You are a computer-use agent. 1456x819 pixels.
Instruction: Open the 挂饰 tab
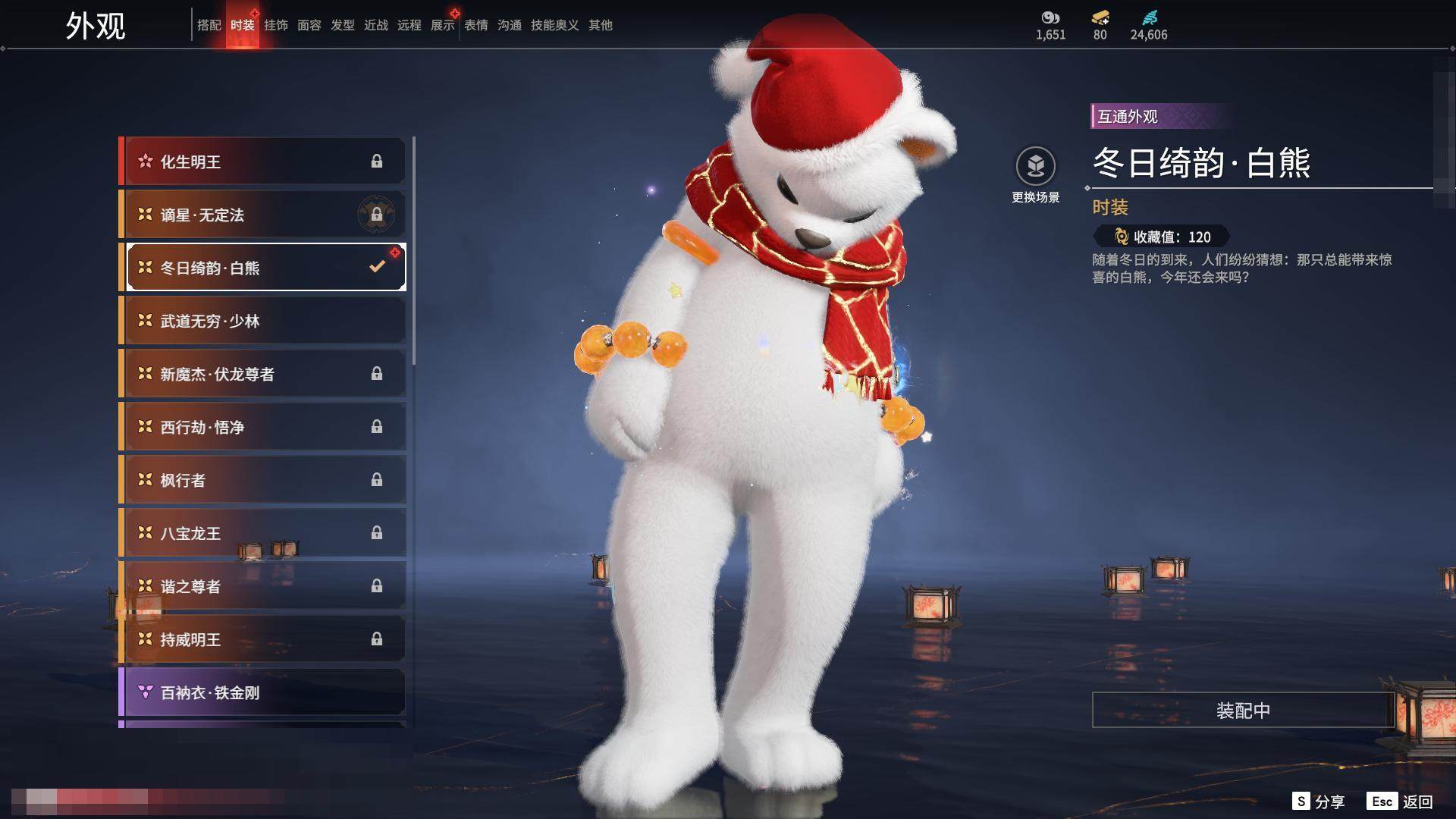pos(275,25)
